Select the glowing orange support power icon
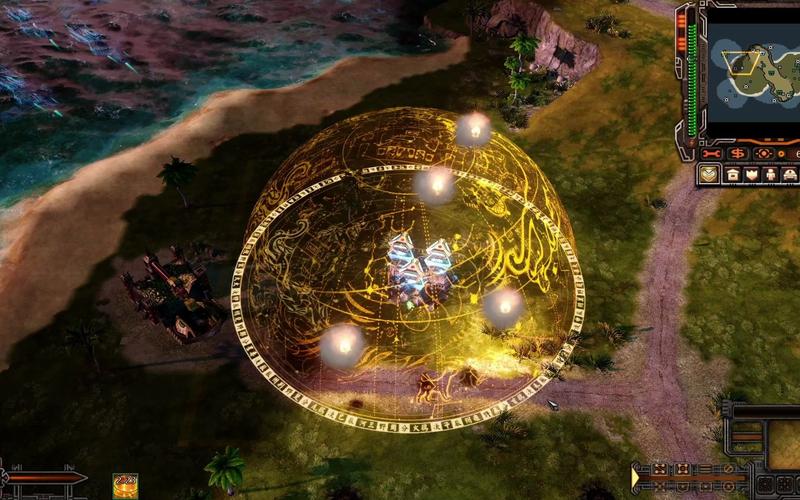800x500 pixels. coord(125,484)
